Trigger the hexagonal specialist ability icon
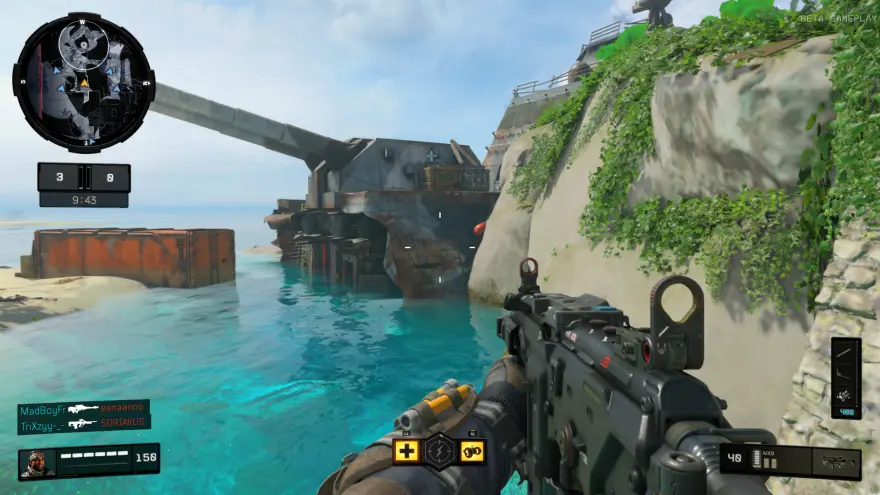 439,451
